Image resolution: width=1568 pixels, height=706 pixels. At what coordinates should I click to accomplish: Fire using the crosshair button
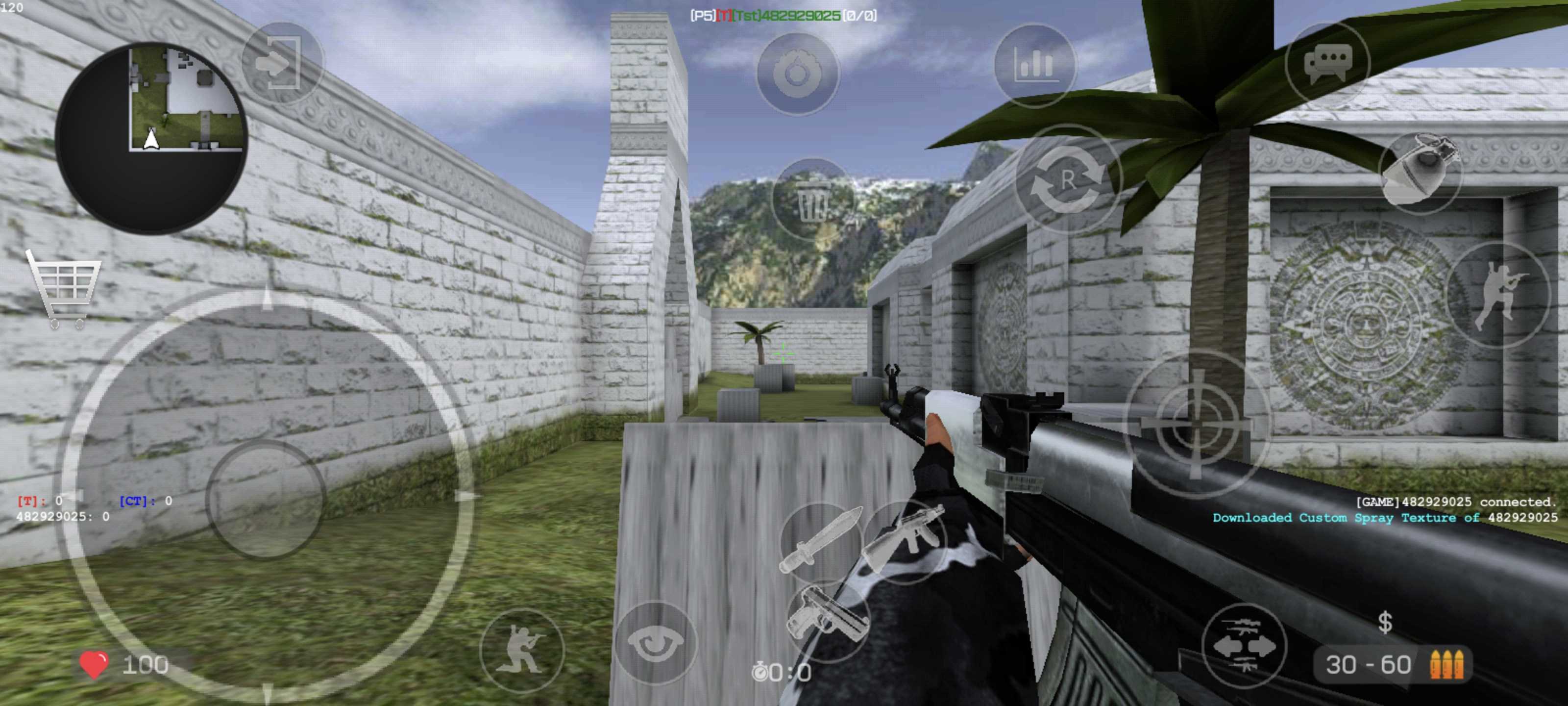(x=1196, y=422)
